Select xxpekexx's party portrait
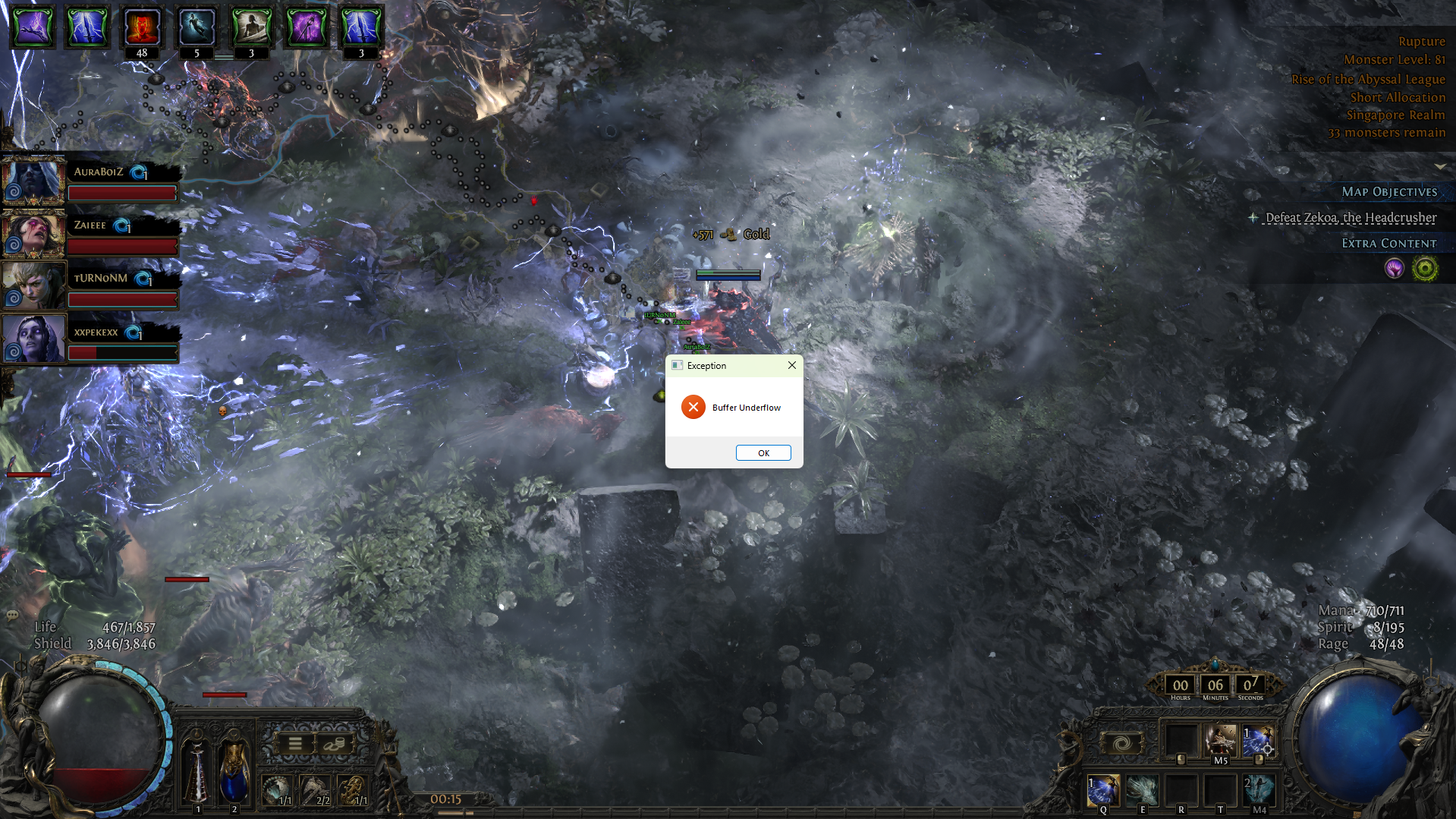 point(33,339)
